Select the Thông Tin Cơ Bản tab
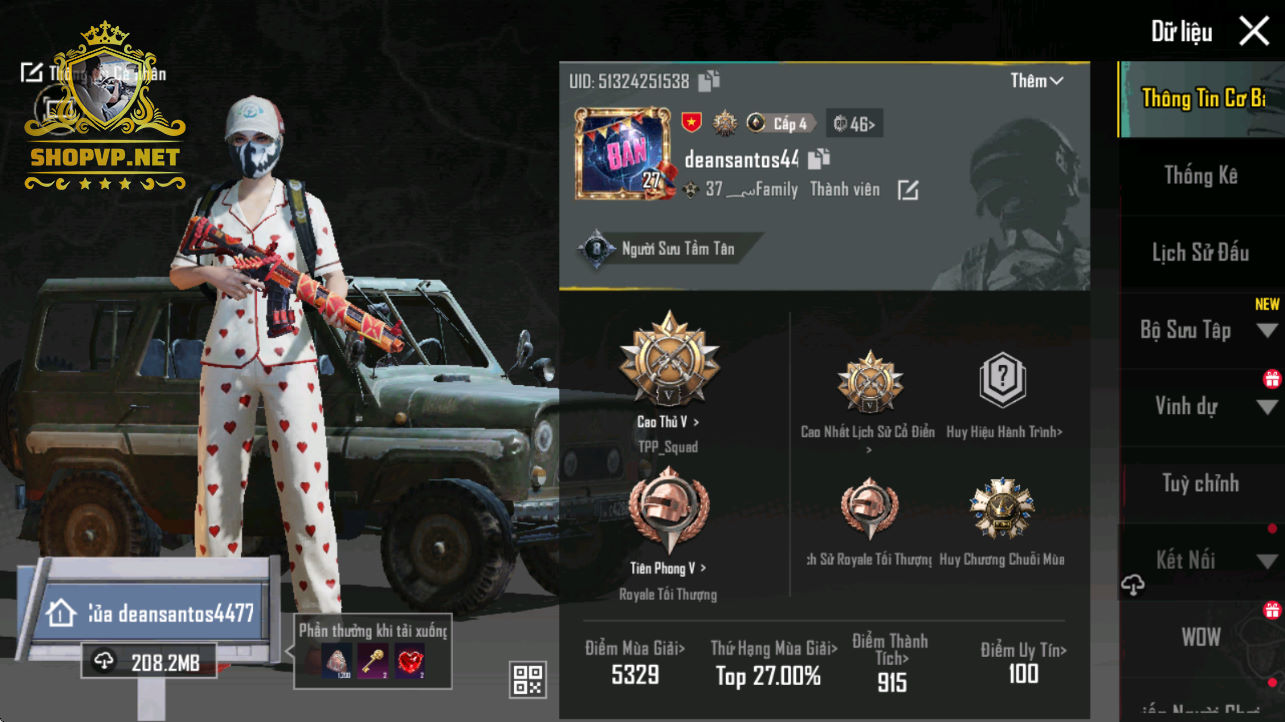Image resolution: width=1285 pixels, height=722 pixels. pos(1200,98)
